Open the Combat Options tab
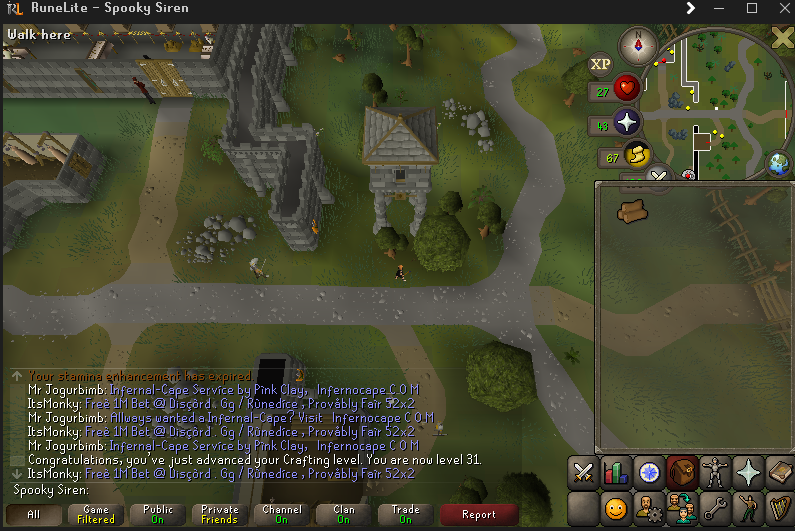The width and height of the screenshot is (795, 531). 584,471
